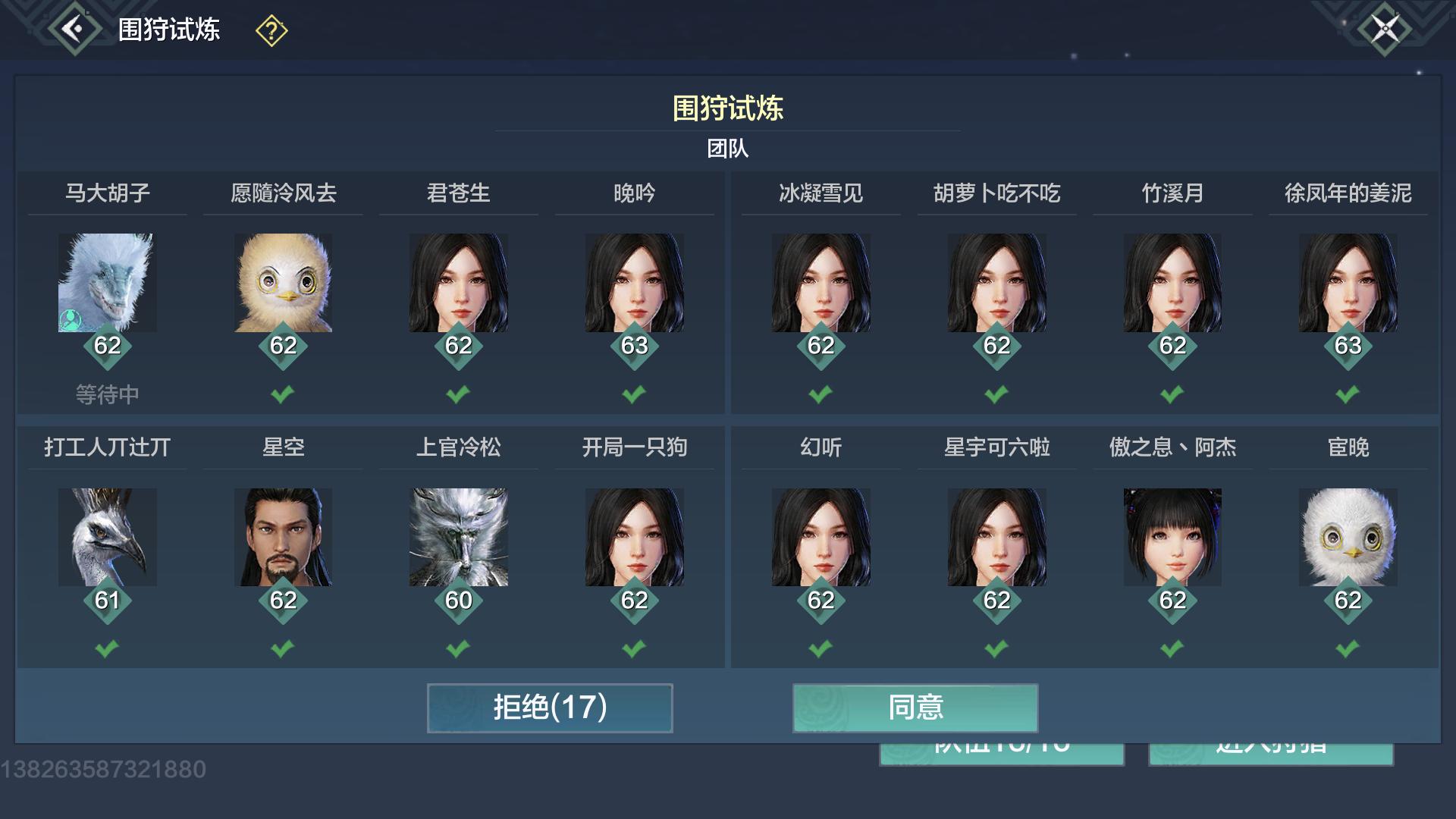Click the 团队 label under the title

coord(726,149)
